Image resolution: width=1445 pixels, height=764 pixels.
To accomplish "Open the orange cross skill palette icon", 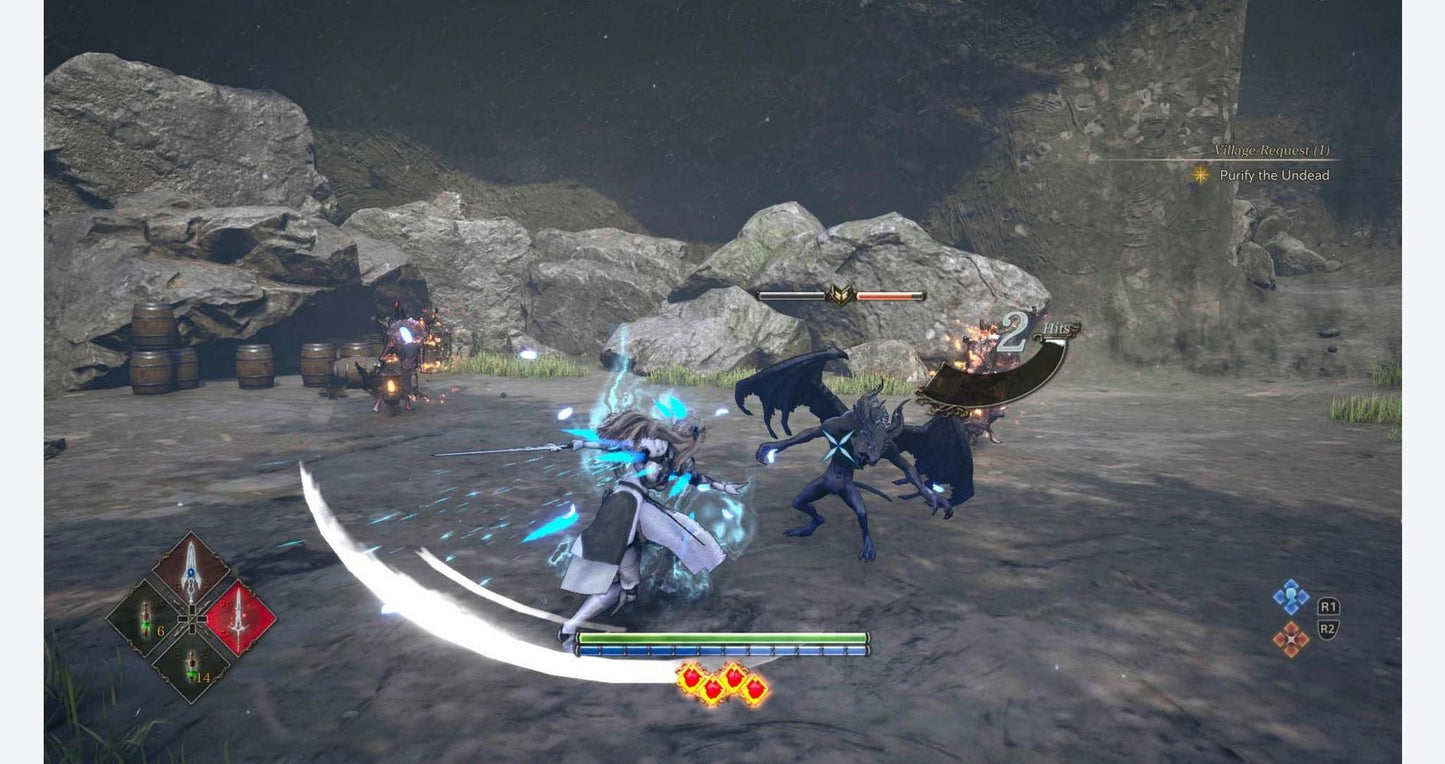I will click(1290, 639).
